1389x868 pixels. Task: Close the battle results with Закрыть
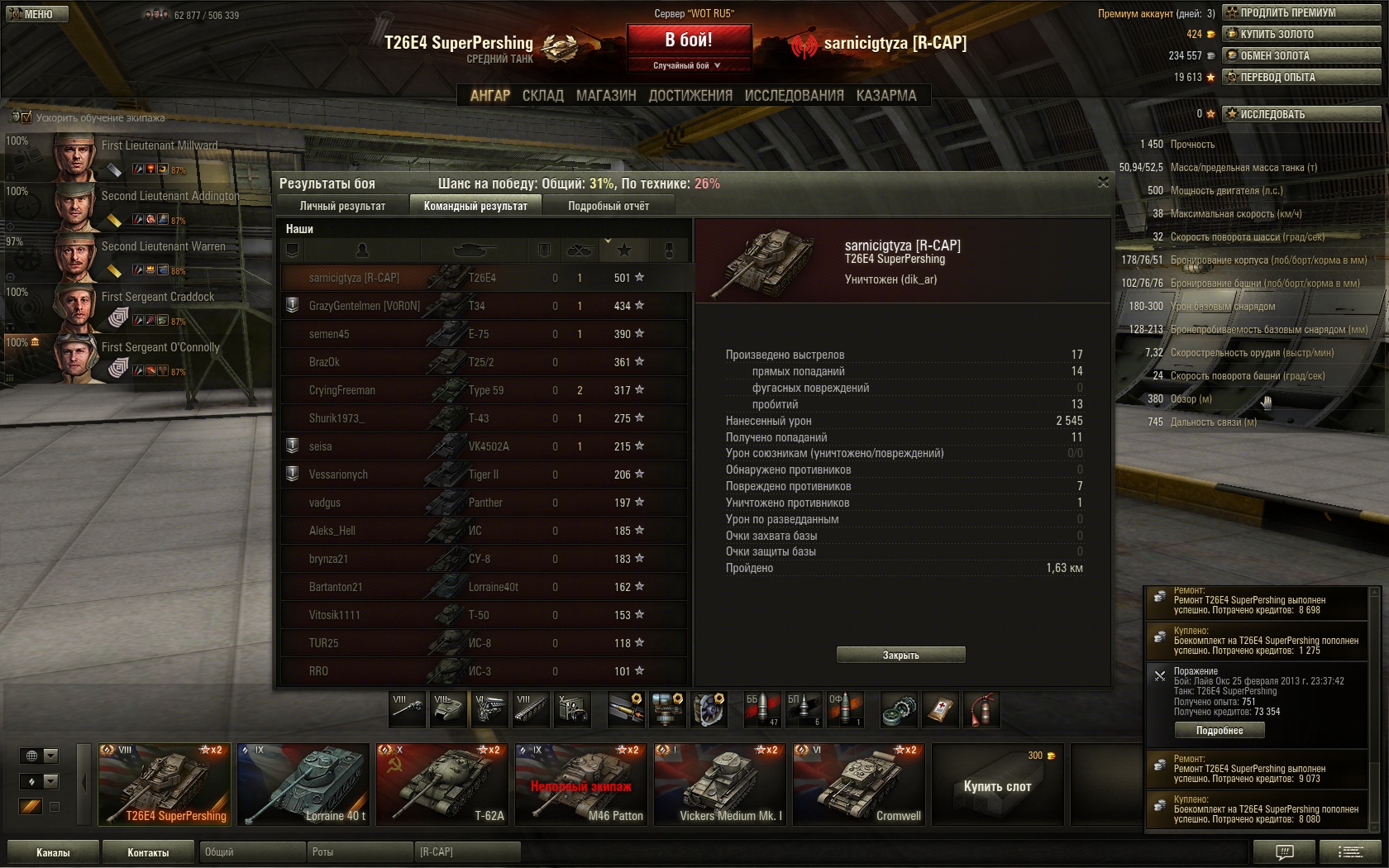pos(900,655)
